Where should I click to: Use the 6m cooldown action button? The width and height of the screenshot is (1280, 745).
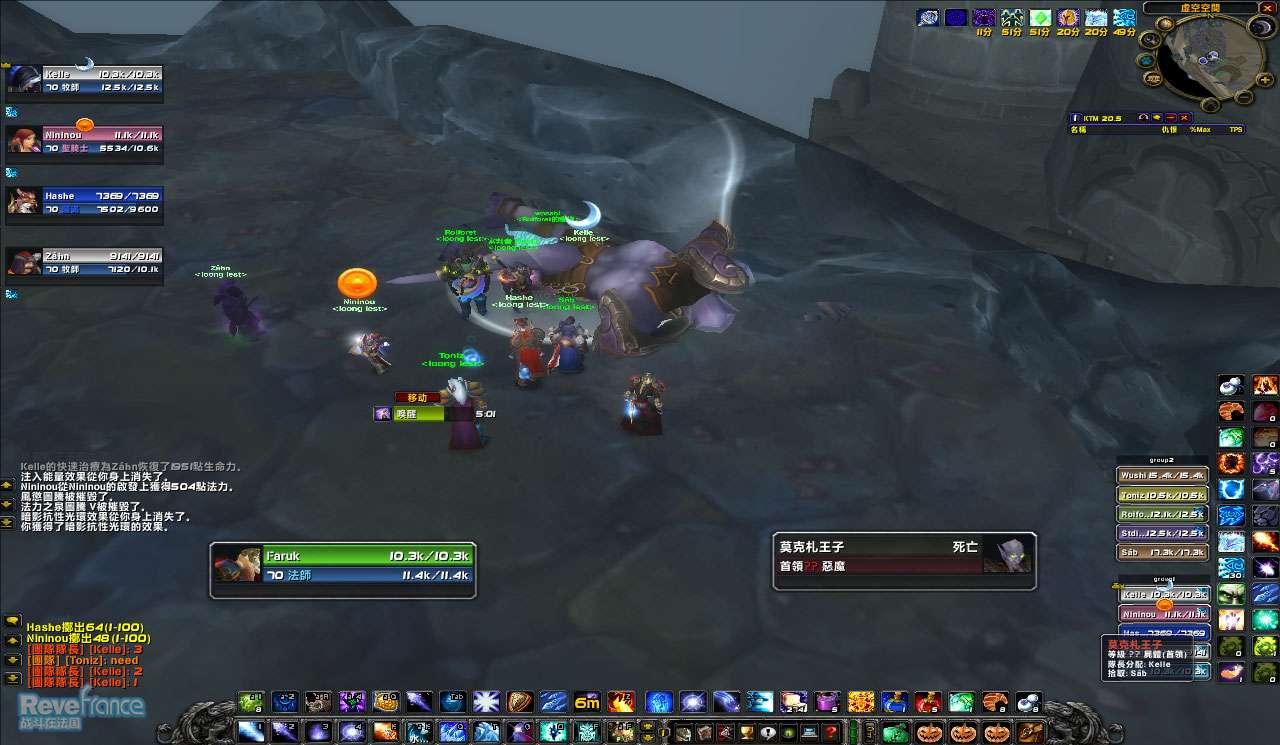click(586, 702)
